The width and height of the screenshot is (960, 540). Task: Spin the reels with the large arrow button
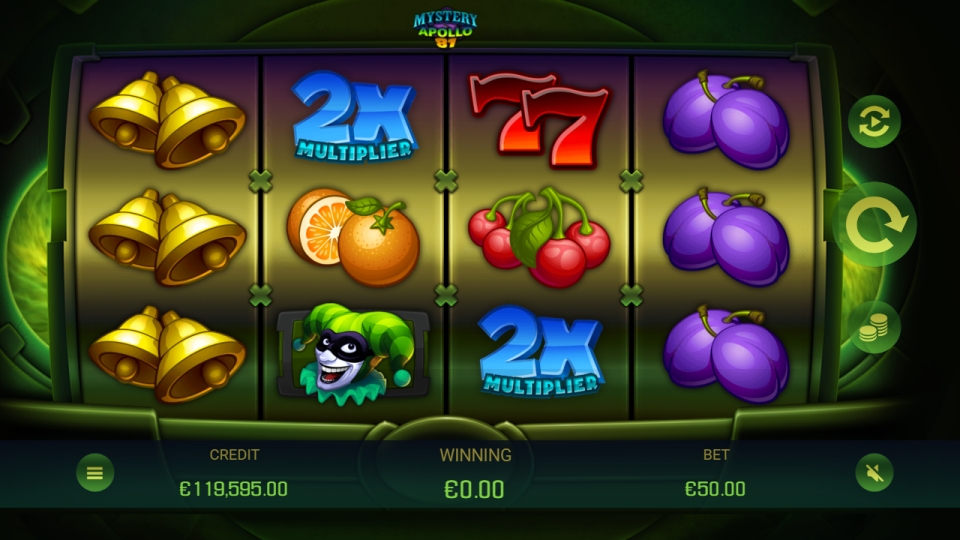point(875,224)
